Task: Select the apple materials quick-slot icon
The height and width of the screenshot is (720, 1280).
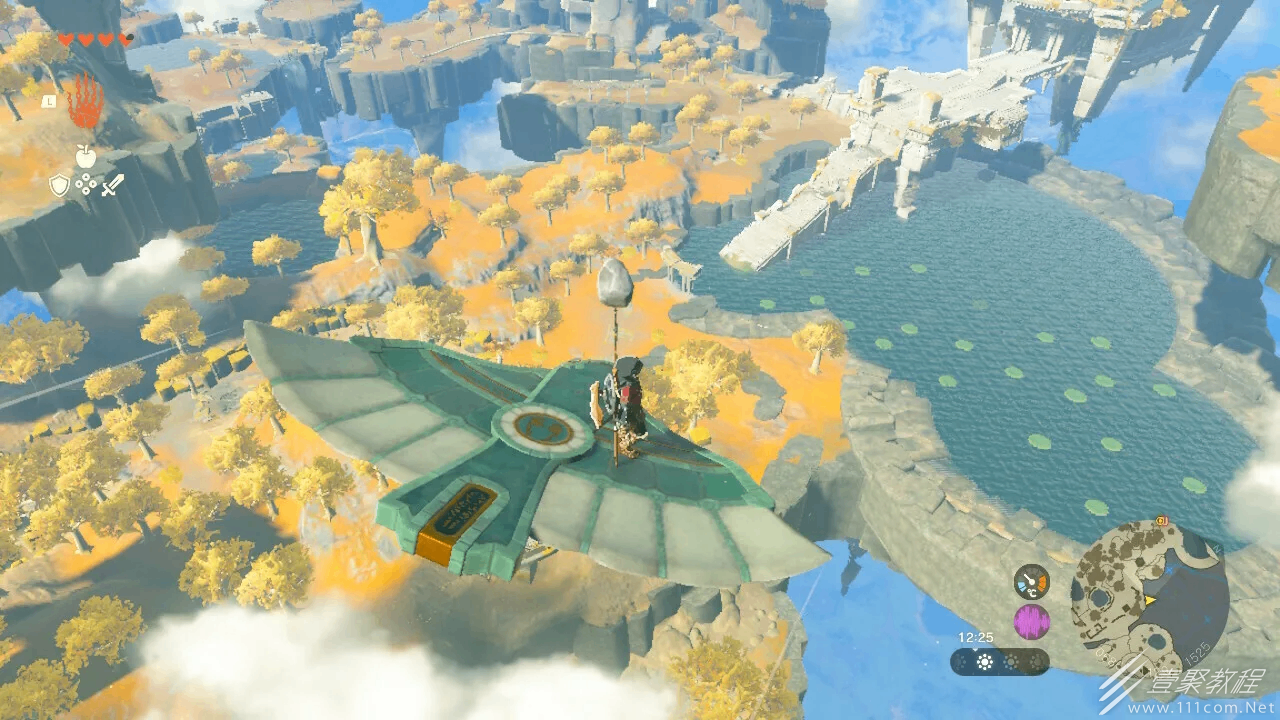Action: [85, 155]
